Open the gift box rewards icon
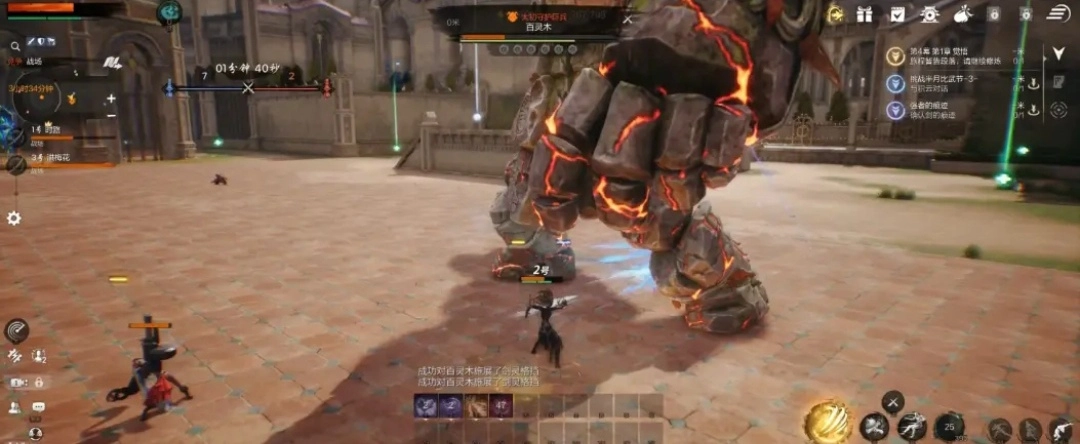Image resolution: width=1080 pixels, height=444 pixels. click(866, 14)
